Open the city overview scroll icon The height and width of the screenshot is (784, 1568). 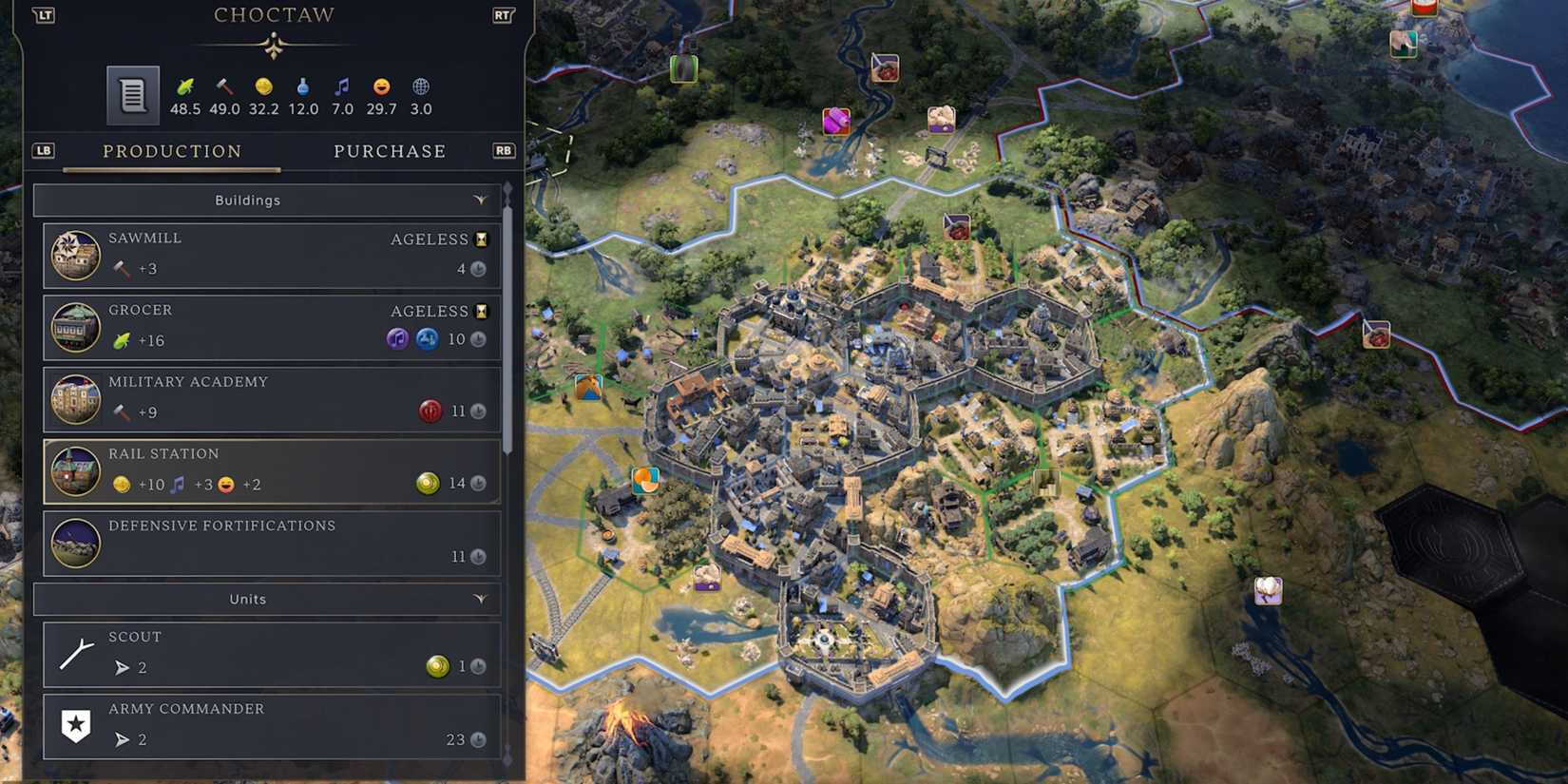point(132,94)
